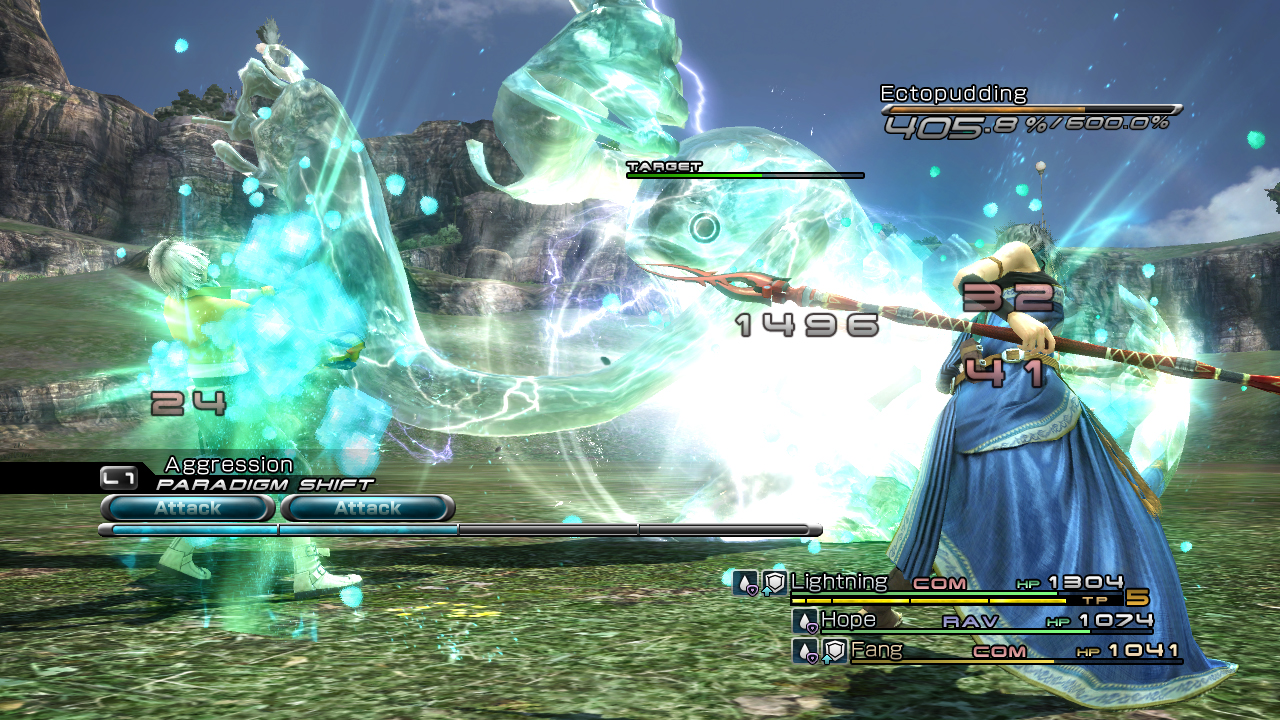
Task: Click the RAV role badge beside Hope
Action: 969,620
